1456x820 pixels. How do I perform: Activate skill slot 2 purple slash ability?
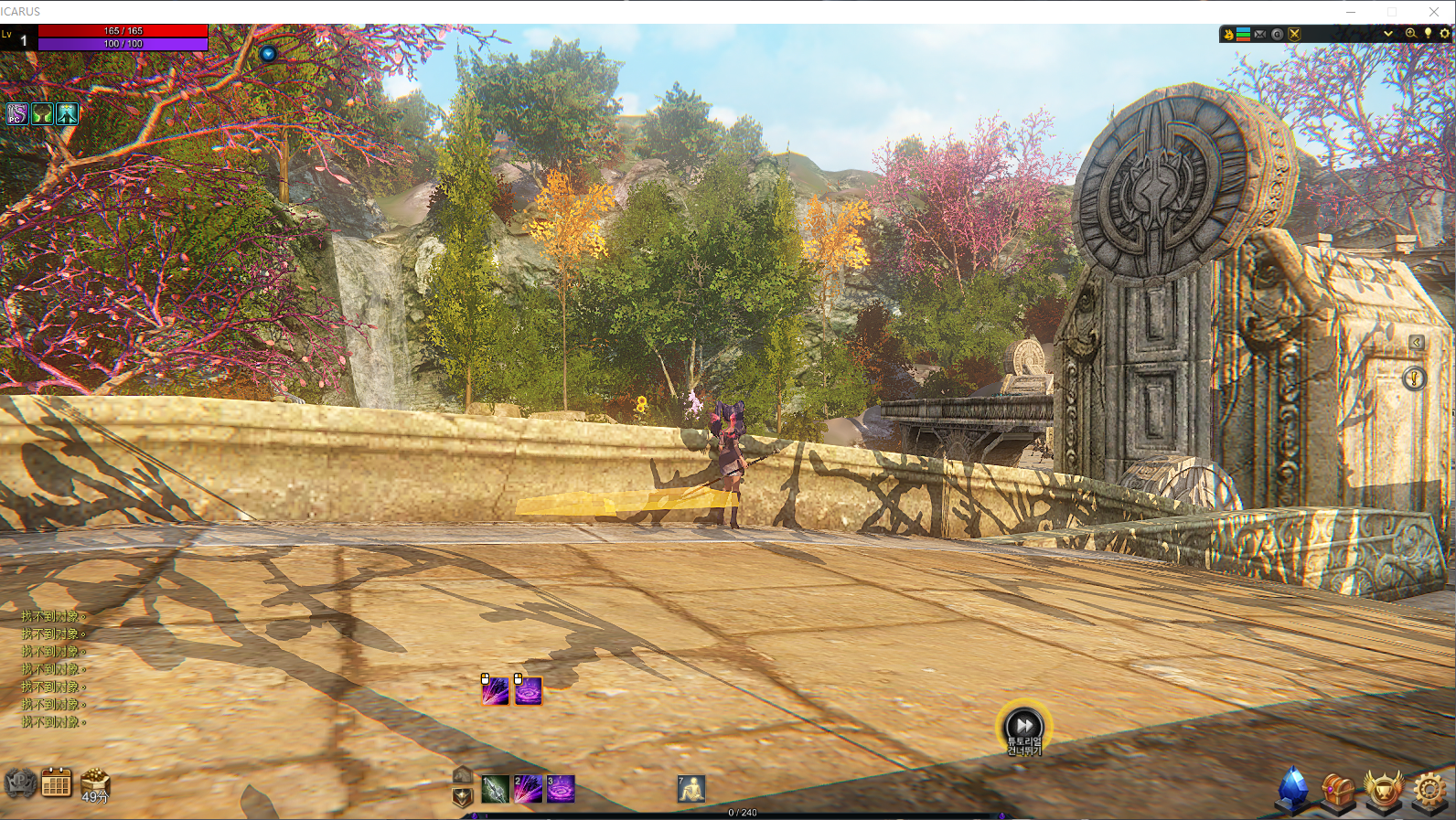tap(528, 789)
